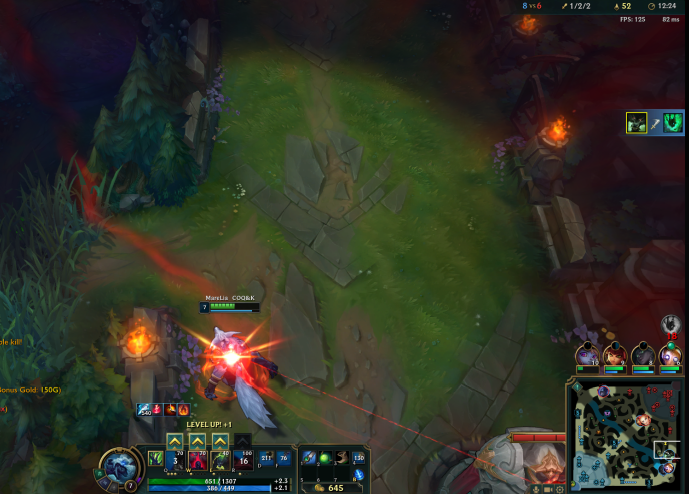This screenshot has height=494, width=689.
Task: Activate the red W ability icon
Action: pos(197,459)
